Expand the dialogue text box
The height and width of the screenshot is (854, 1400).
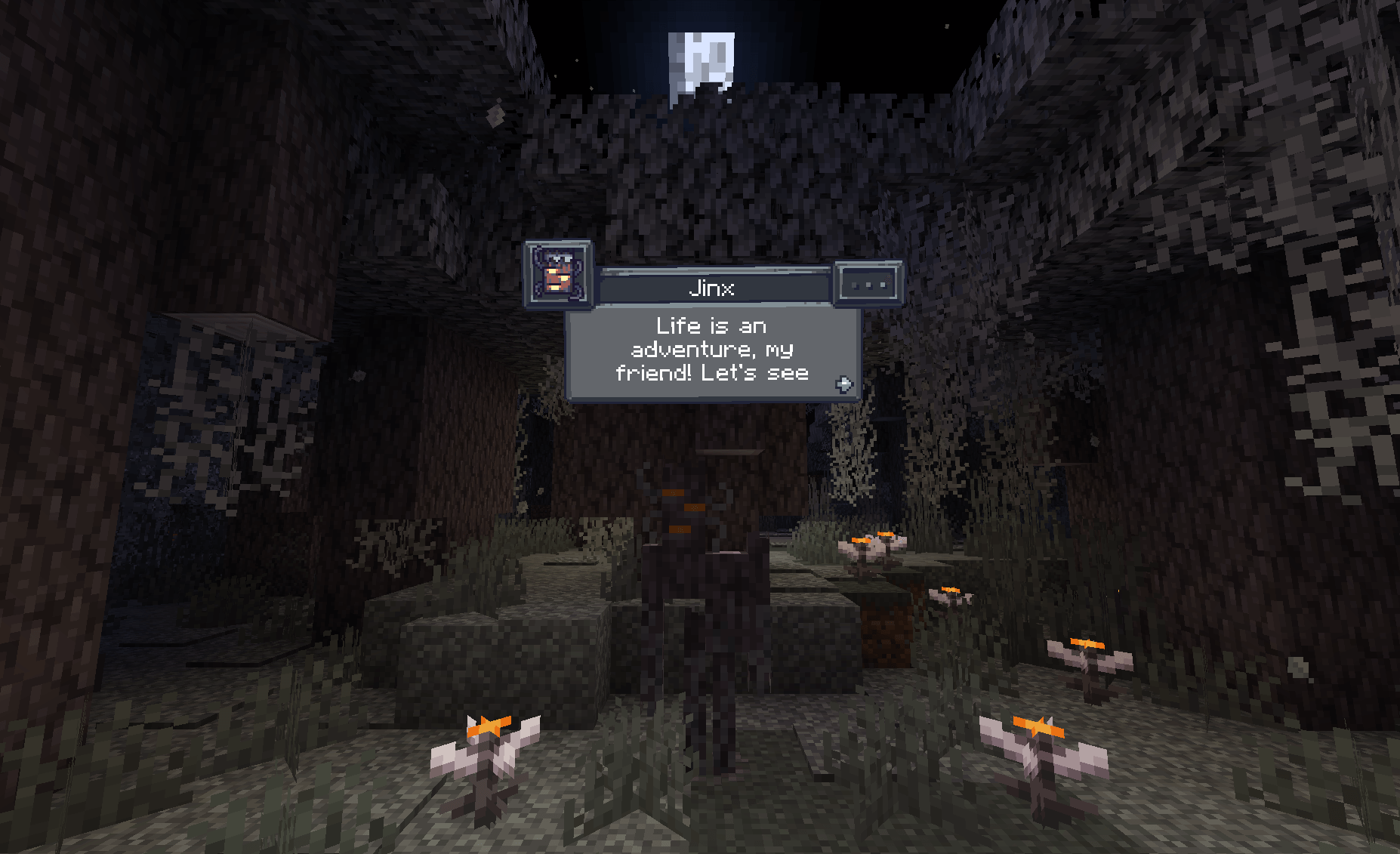713,350
